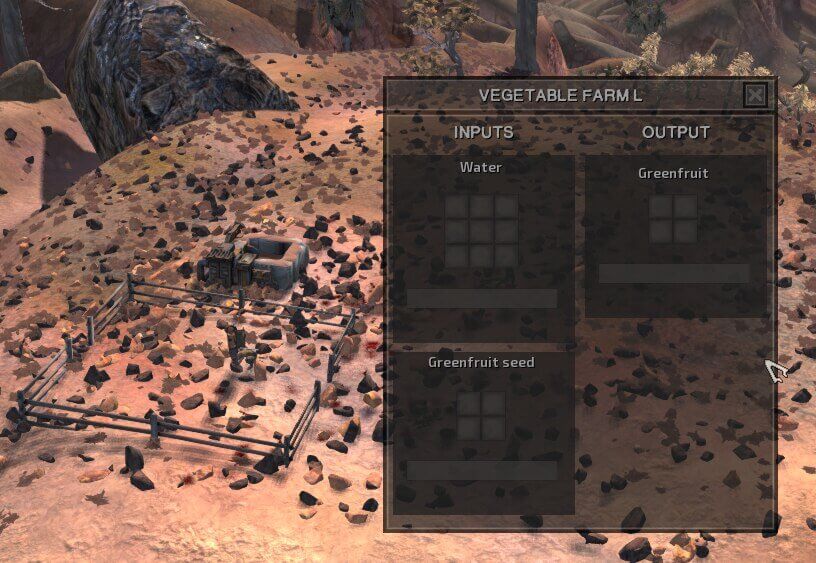
Task: Select the Water input slot grid
Action: [481, 231]
